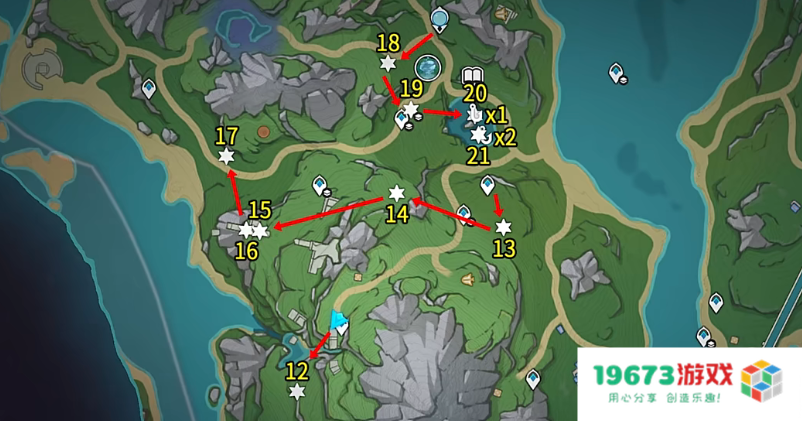Choose the star marker labeled 17
The width and height of the screenshot is (802, 421).
pyautogui.click(x=227, y=155)
